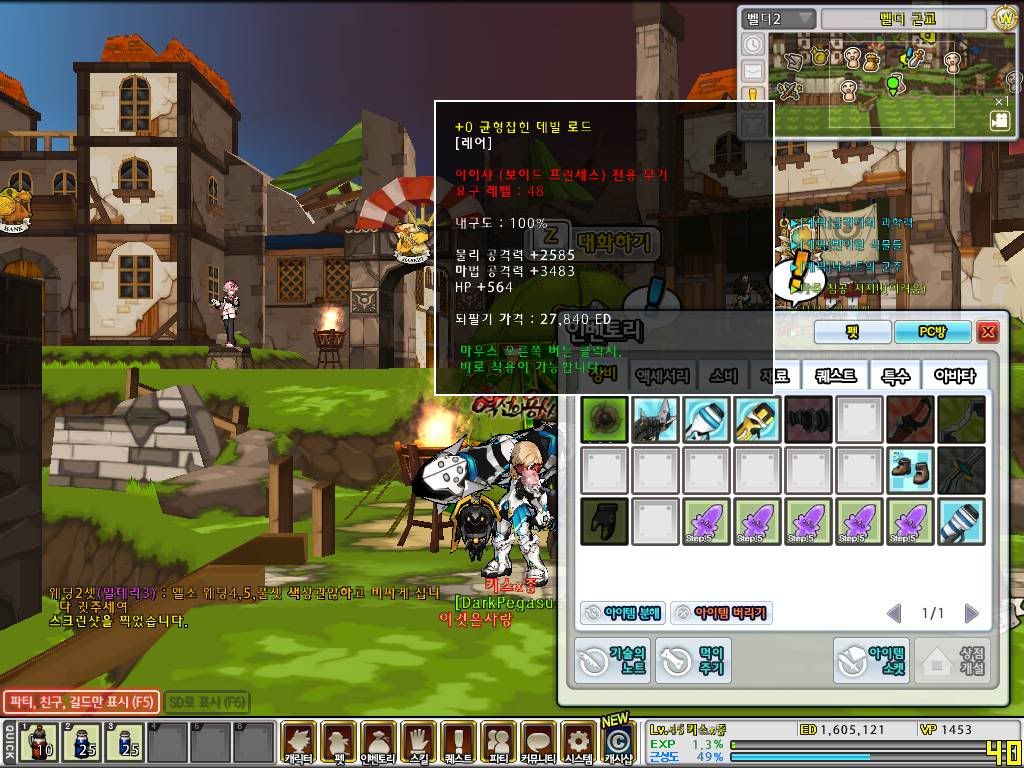Screen dimensions: 1024x768
Task: Switch to the 특수 inventory tab
Action: coord(894,376)
